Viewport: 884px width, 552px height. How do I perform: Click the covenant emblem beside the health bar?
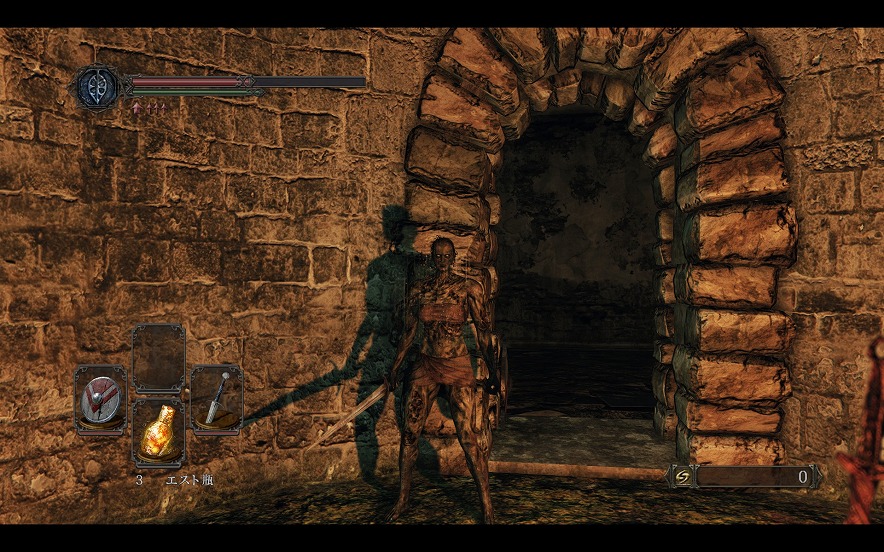pyautogui.click(x=98, y=86)
